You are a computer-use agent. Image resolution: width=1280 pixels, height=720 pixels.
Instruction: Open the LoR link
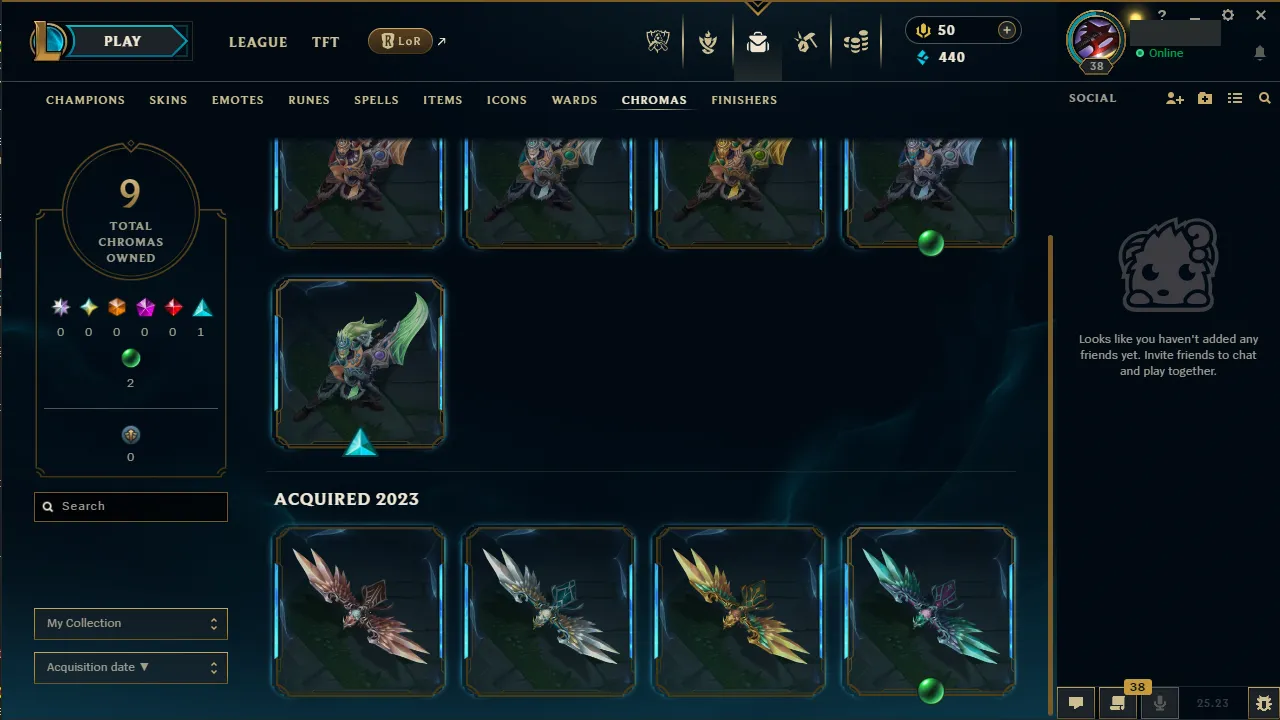pyautogui.click(x=399, y=41)
